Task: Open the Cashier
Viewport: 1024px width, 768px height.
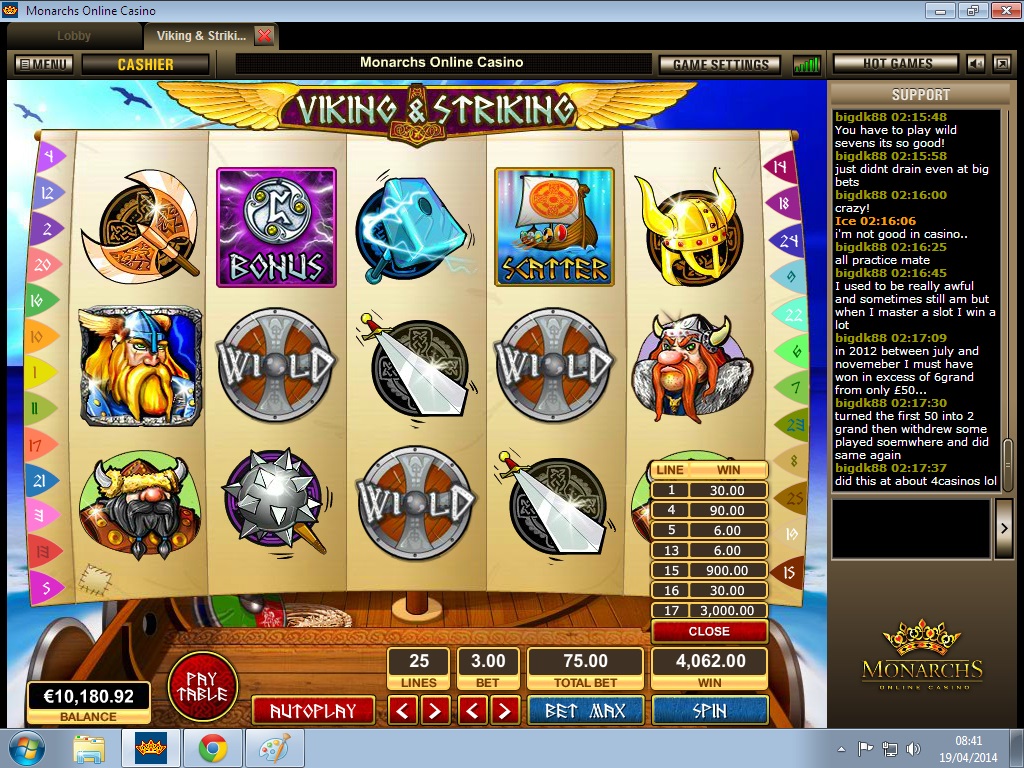Action: [145, 64]
